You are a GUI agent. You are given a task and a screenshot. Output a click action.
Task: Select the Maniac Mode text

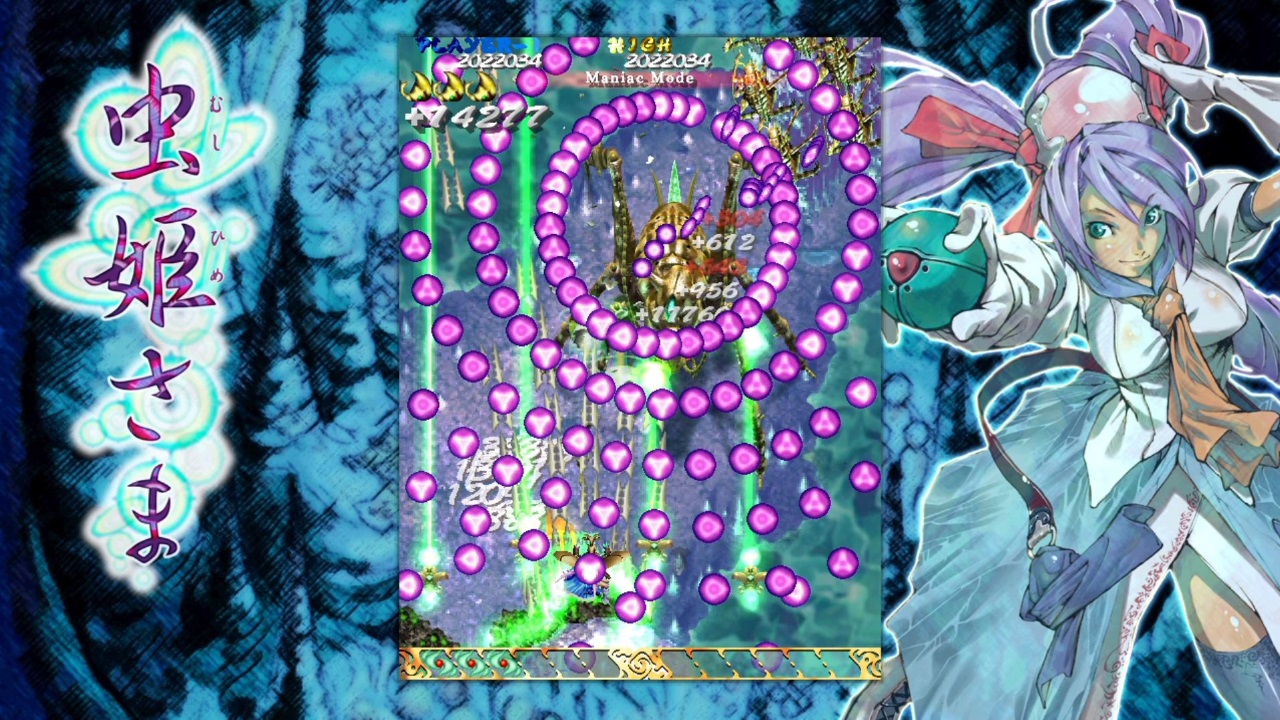[x=639, y=79]
